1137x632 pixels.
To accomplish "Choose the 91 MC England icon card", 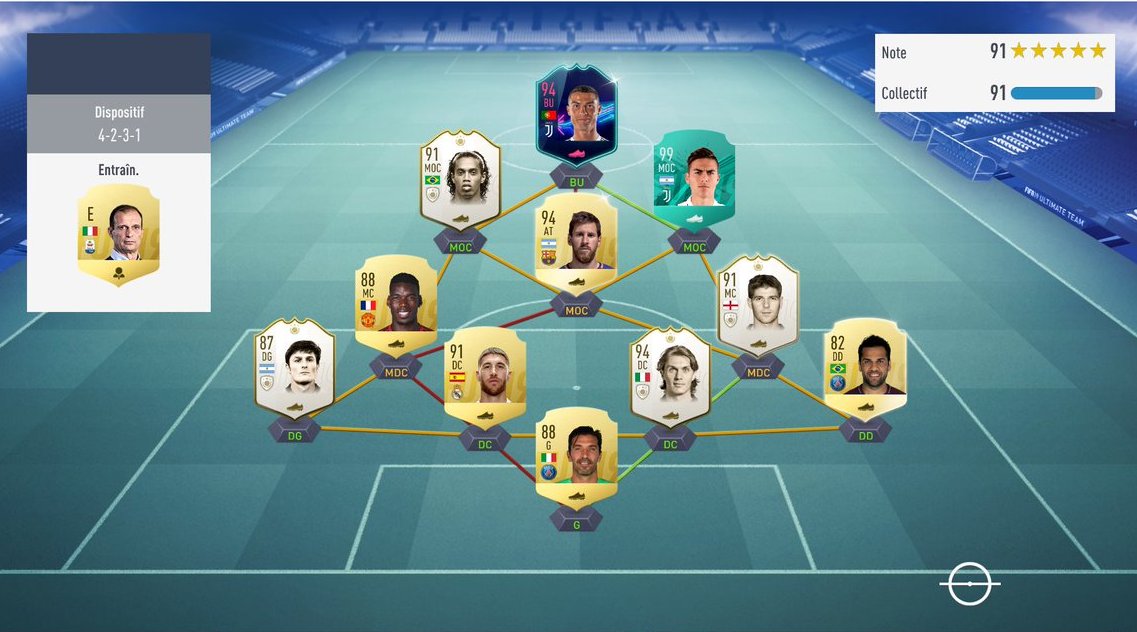I will pyautogui.click(x=758, y=305).
